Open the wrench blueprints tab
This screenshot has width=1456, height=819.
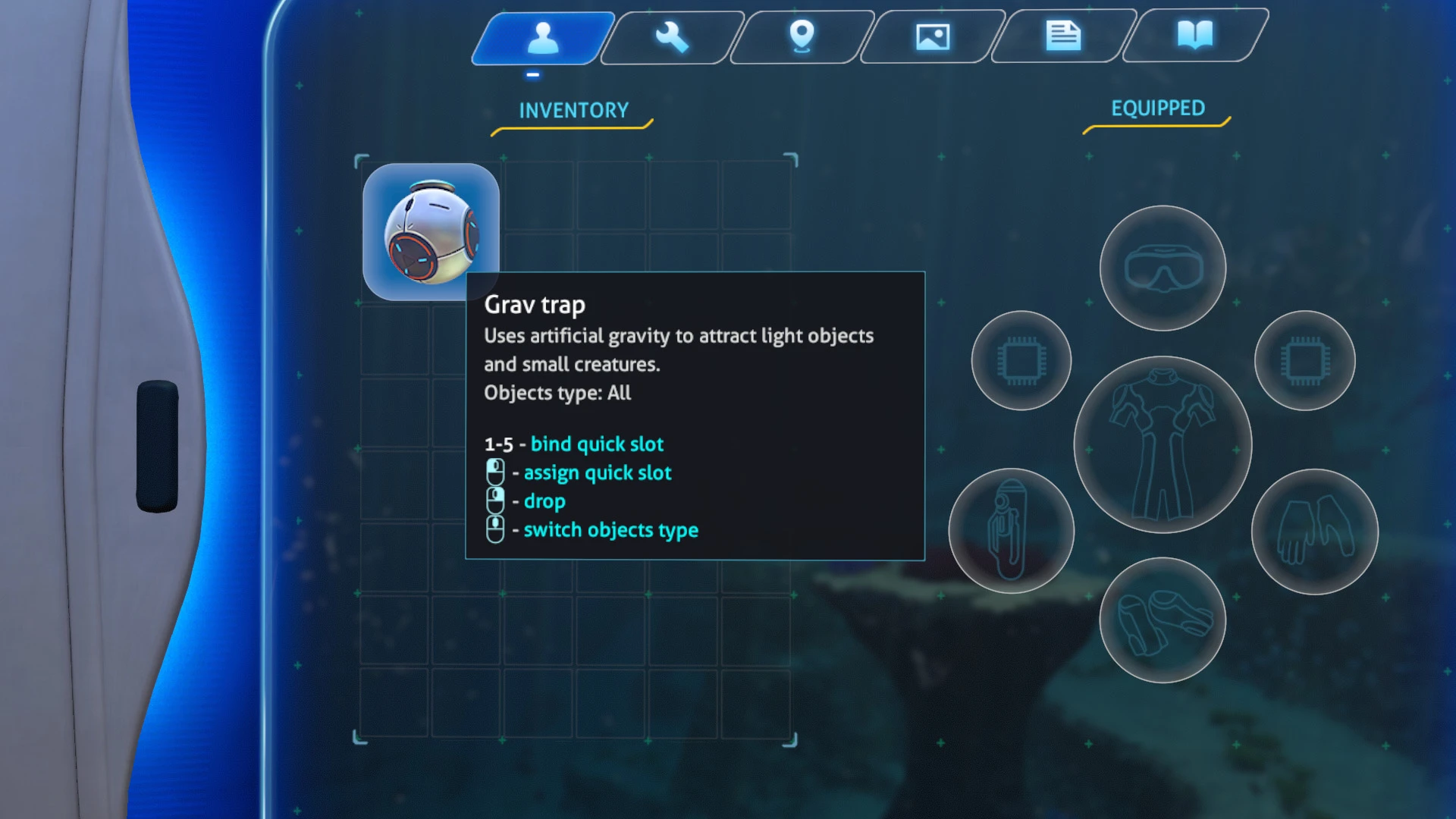pos(672,37)
